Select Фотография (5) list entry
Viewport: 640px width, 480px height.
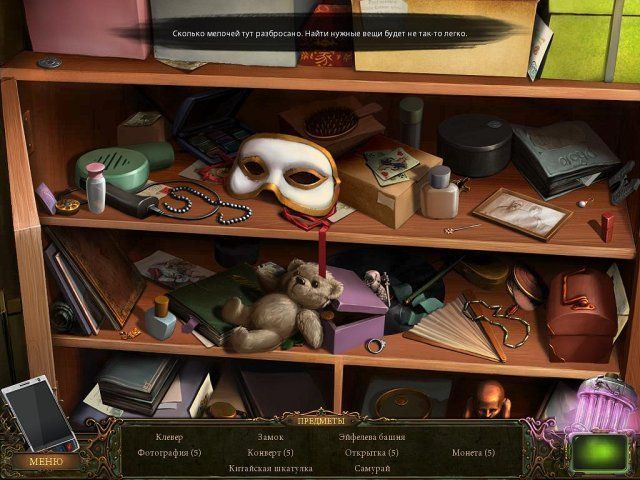coord(169,452)
